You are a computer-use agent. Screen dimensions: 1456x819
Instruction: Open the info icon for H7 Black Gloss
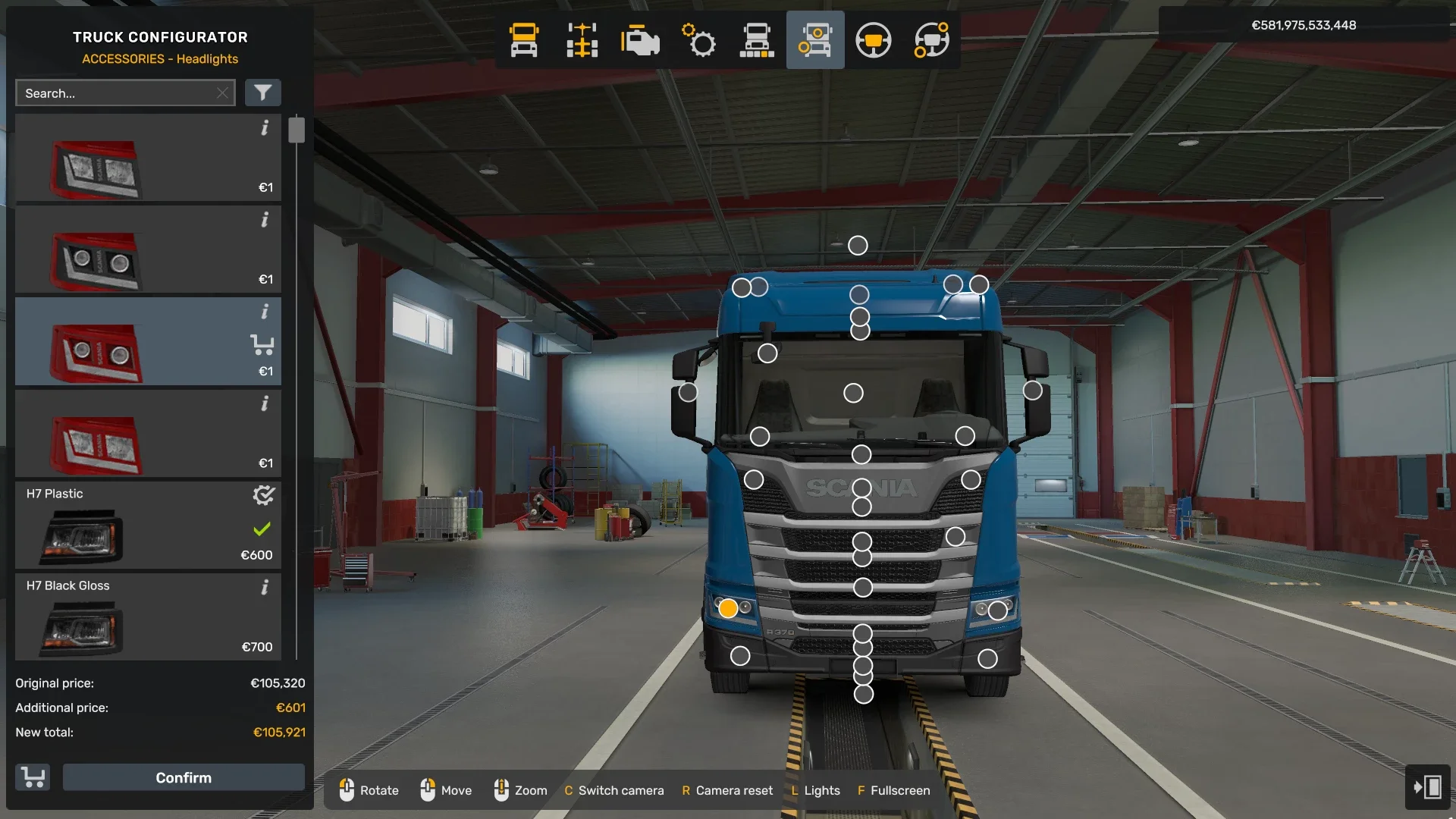point(265,588)
